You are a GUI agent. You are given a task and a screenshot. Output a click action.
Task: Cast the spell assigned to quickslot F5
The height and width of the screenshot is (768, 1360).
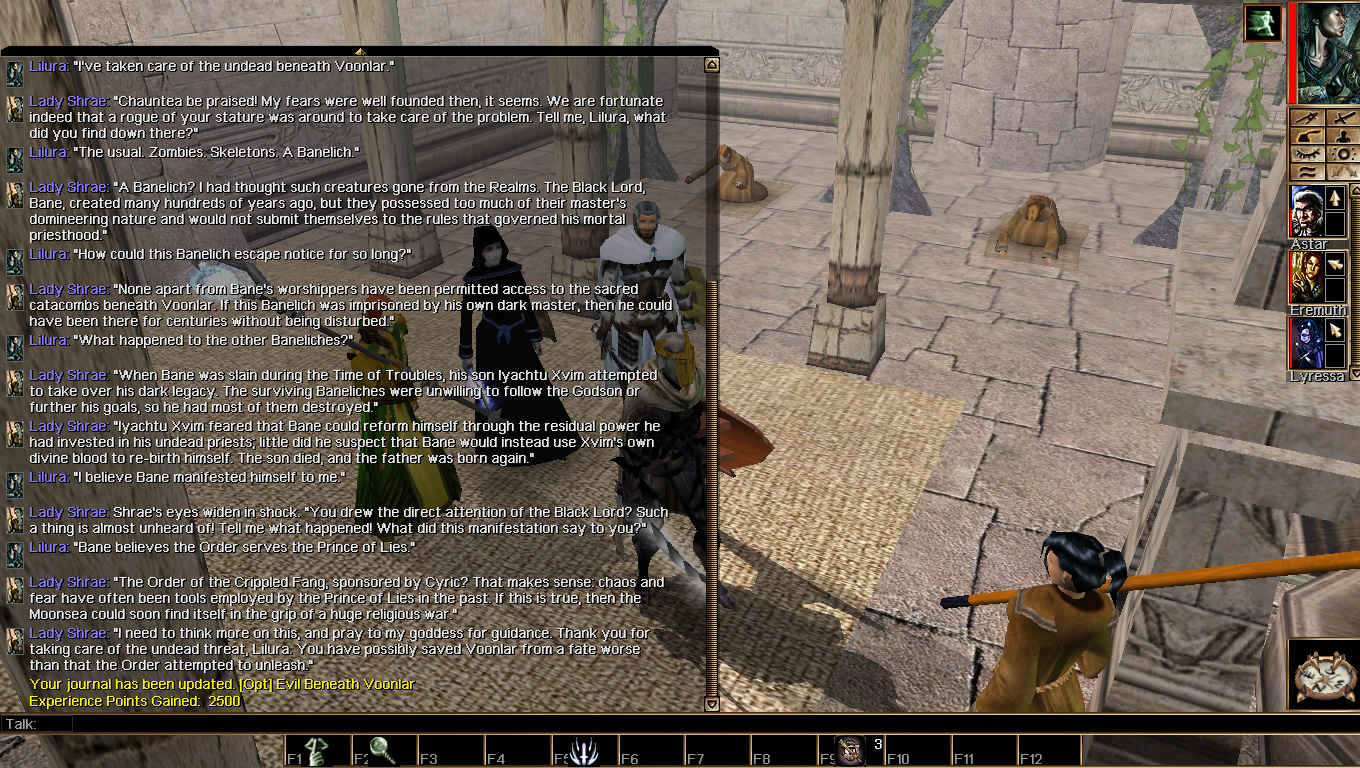pyautogui.click(x=584, y=750)
